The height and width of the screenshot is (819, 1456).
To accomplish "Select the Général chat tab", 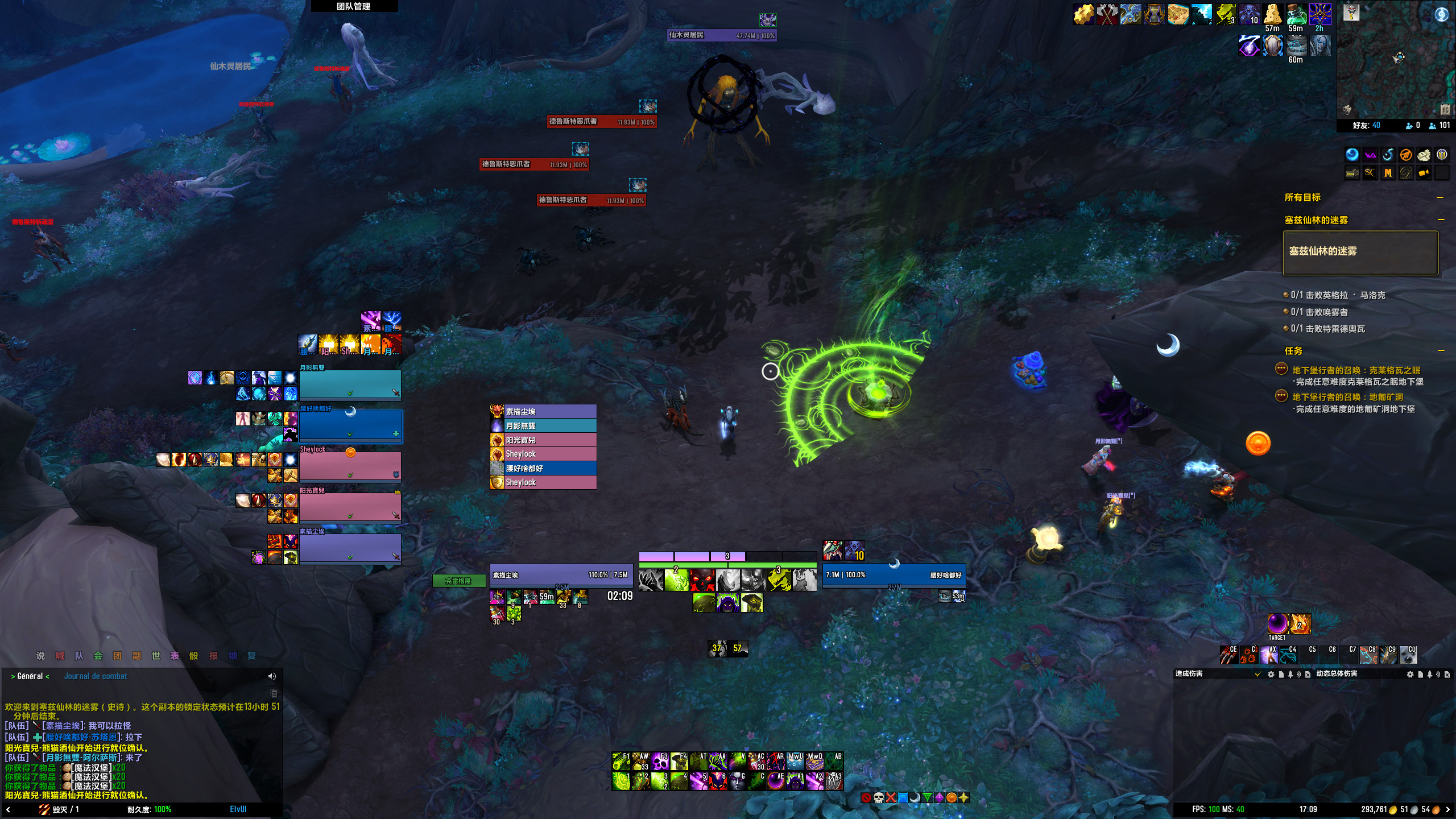I will pyautogui.click(x=30, y=676).
